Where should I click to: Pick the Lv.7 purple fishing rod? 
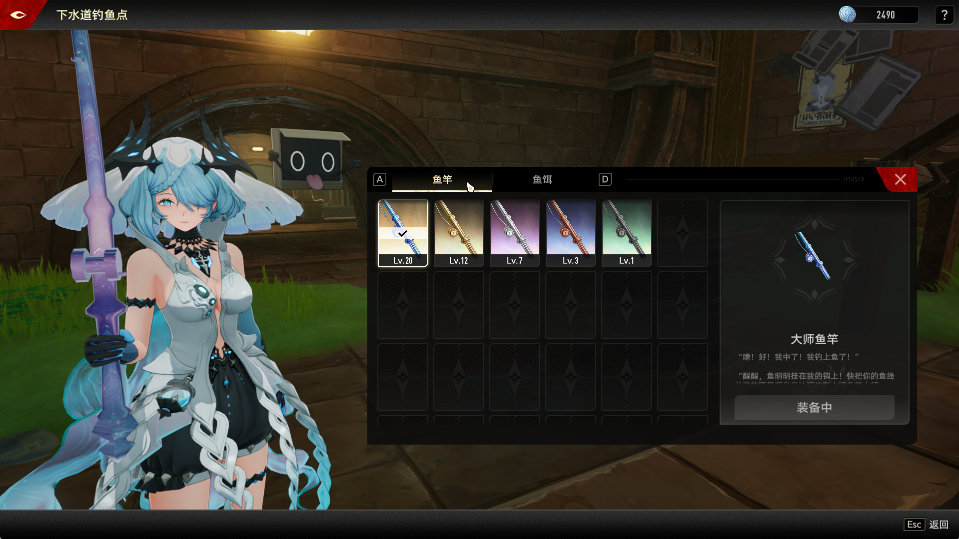(x=515, y=233)
